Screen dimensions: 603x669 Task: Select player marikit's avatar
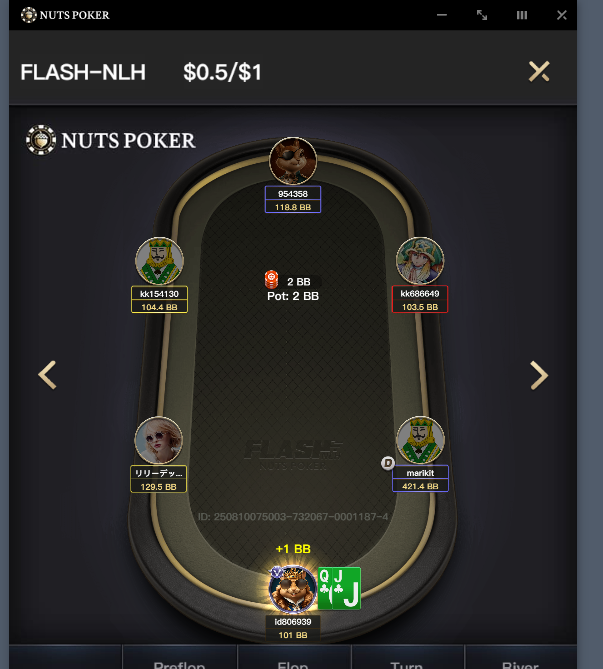[420, 441]
